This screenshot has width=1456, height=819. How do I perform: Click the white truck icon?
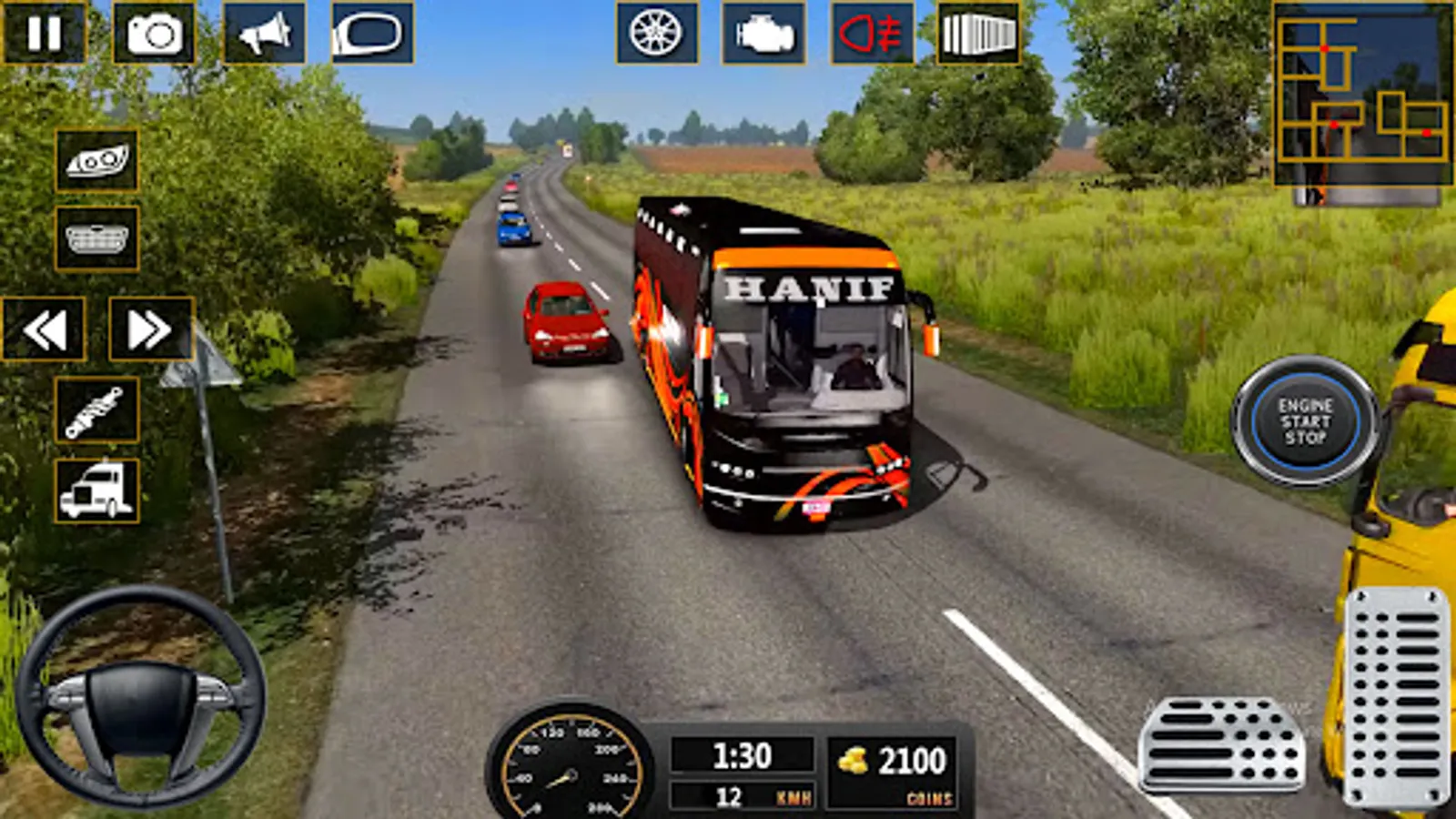[96, 491]
